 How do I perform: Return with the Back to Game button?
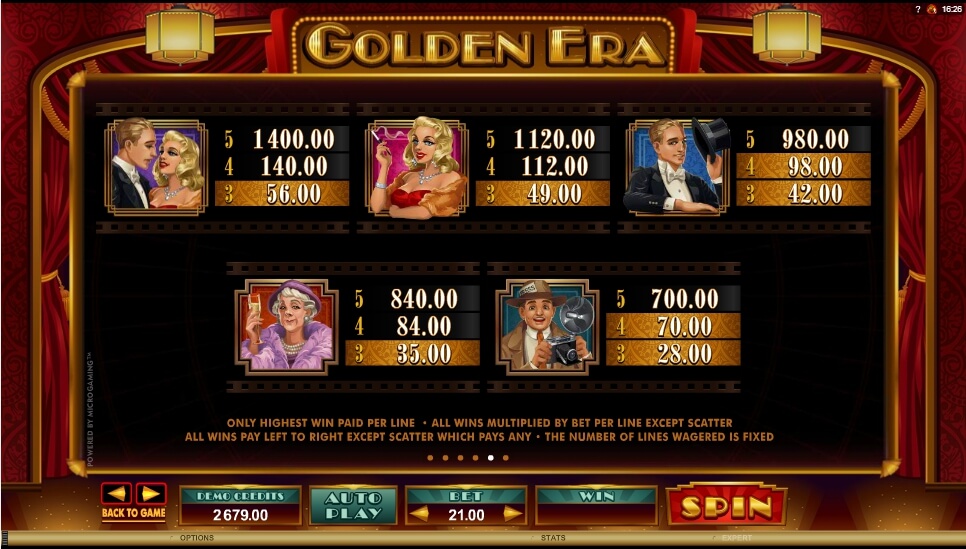tap(133, 513)
